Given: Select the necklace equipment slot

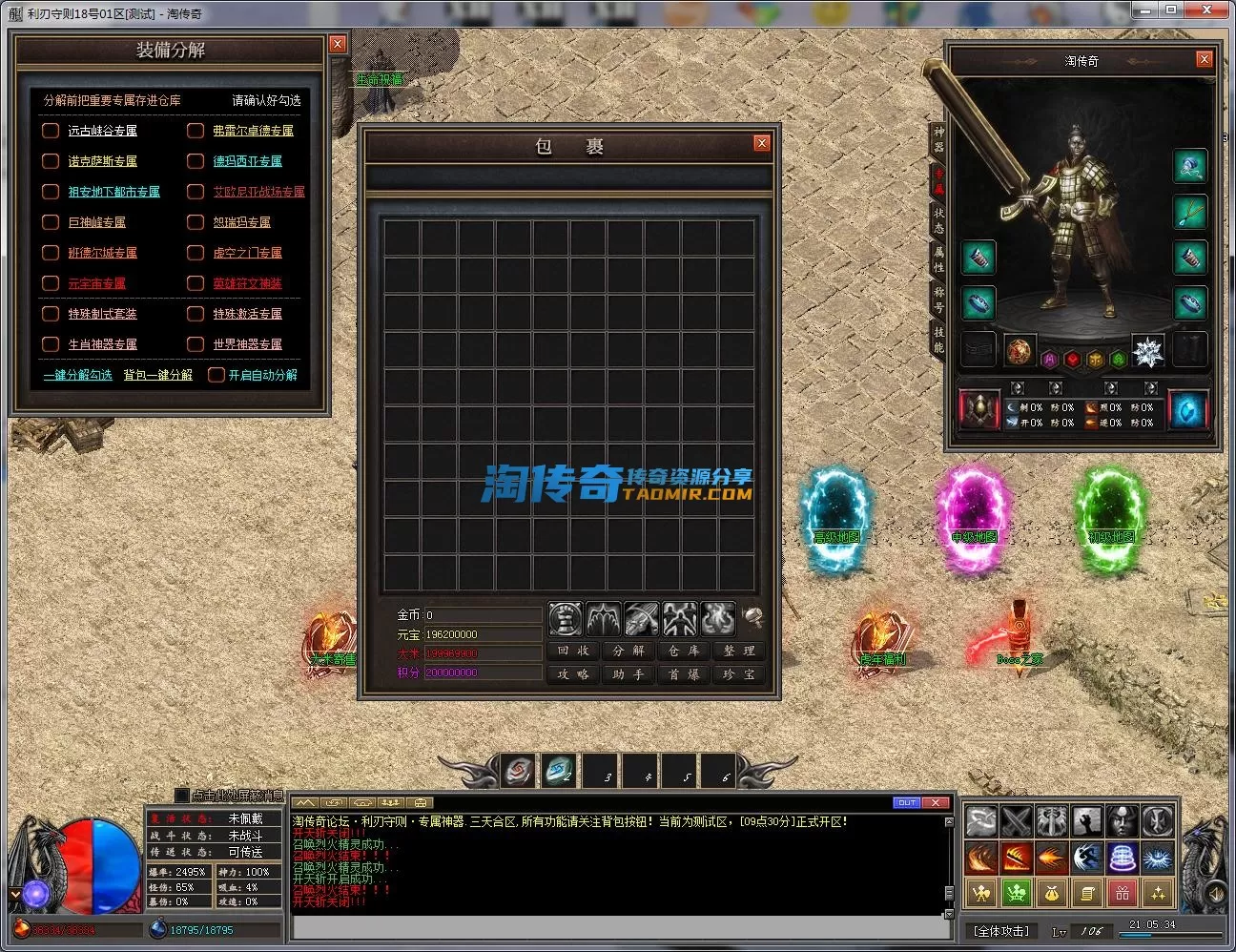Looking at the screenshot, I should click(x=1190, y=212).
